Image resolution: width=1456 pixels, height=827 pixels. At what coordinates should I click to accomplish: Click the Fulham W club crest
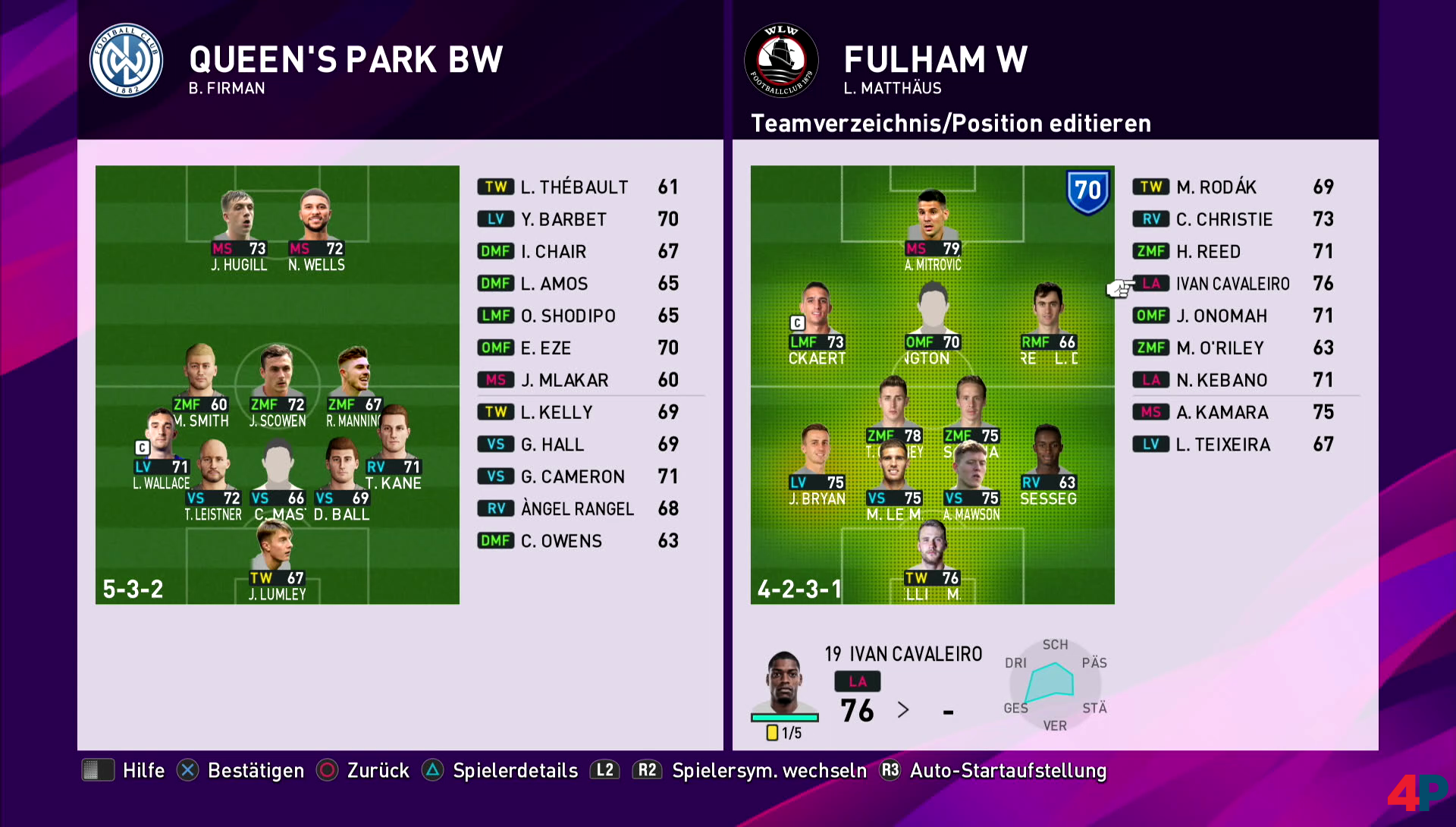(781, 61)
